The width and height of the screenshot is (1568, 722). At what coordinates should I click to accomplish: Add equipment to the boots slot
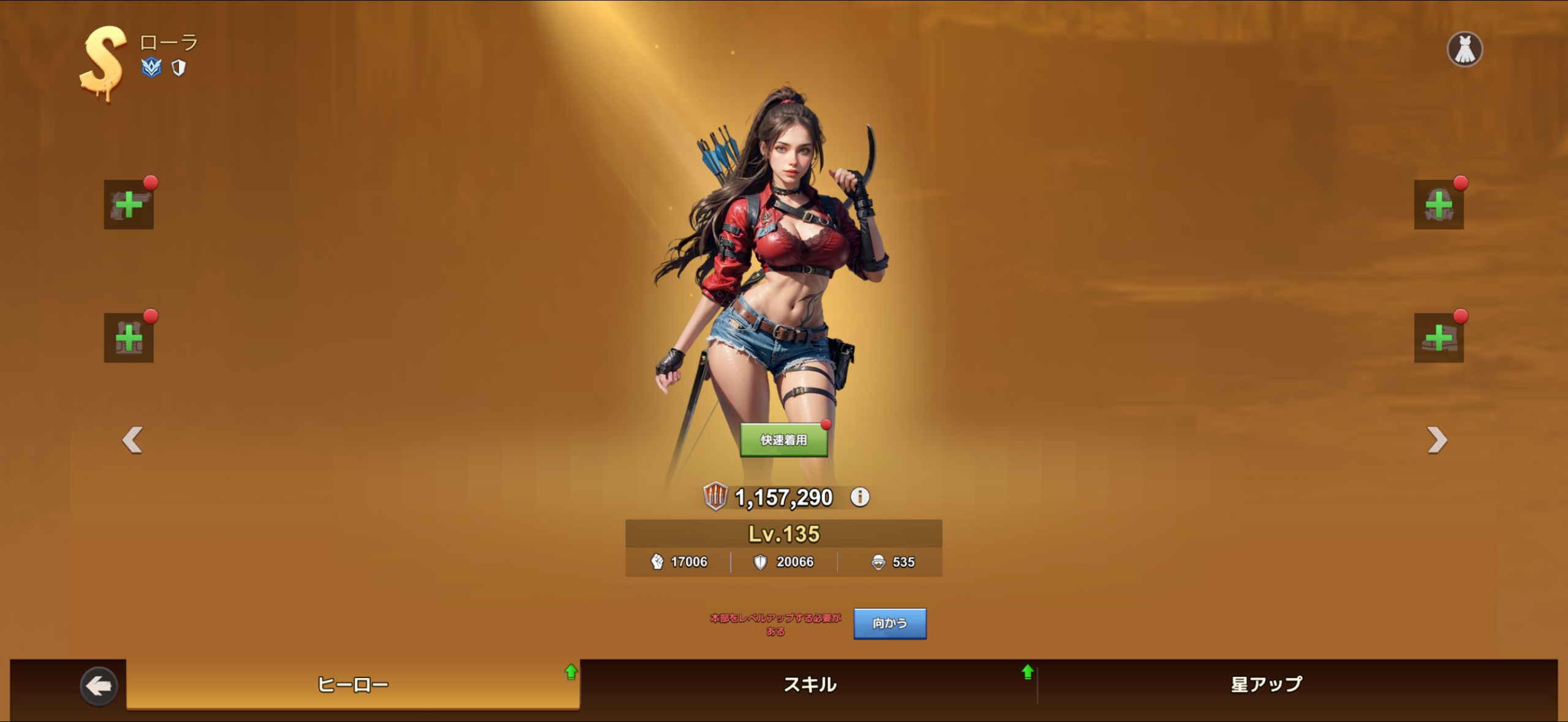click(x=1438, y=337)
